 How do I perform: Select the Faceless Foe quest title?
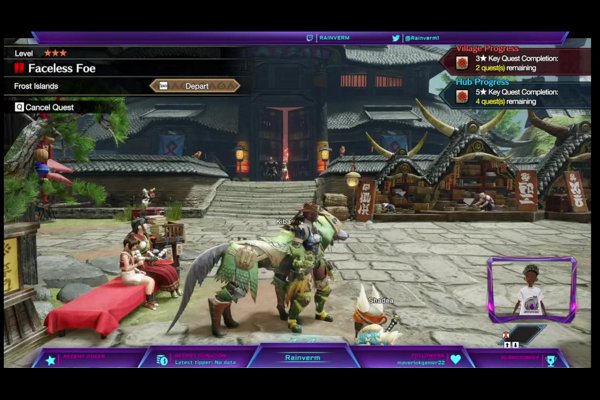pos(62,68)
